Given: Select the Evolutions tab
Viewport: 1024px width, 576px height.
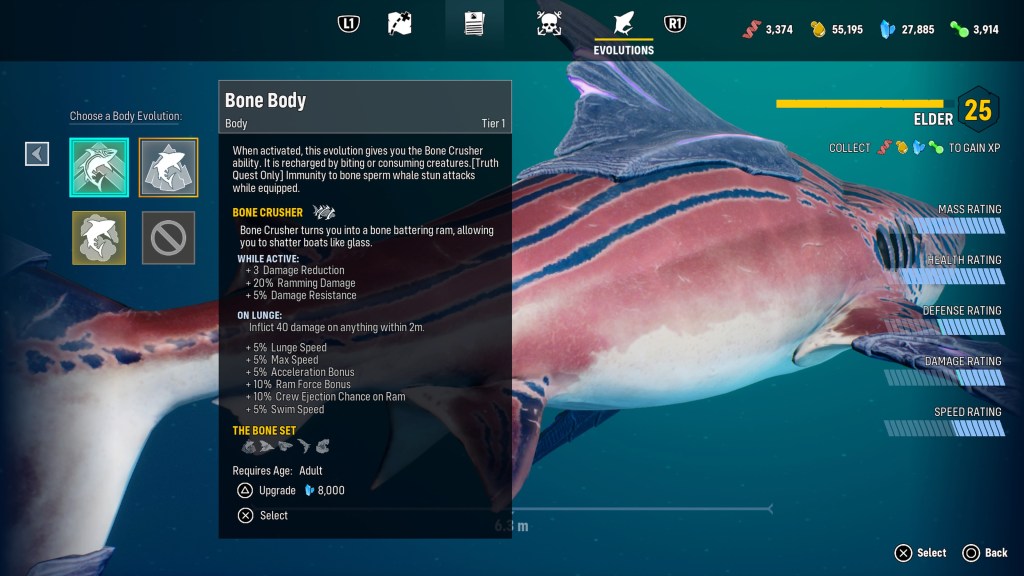Looking at the screenshot, I should click(x=623, y=28).
